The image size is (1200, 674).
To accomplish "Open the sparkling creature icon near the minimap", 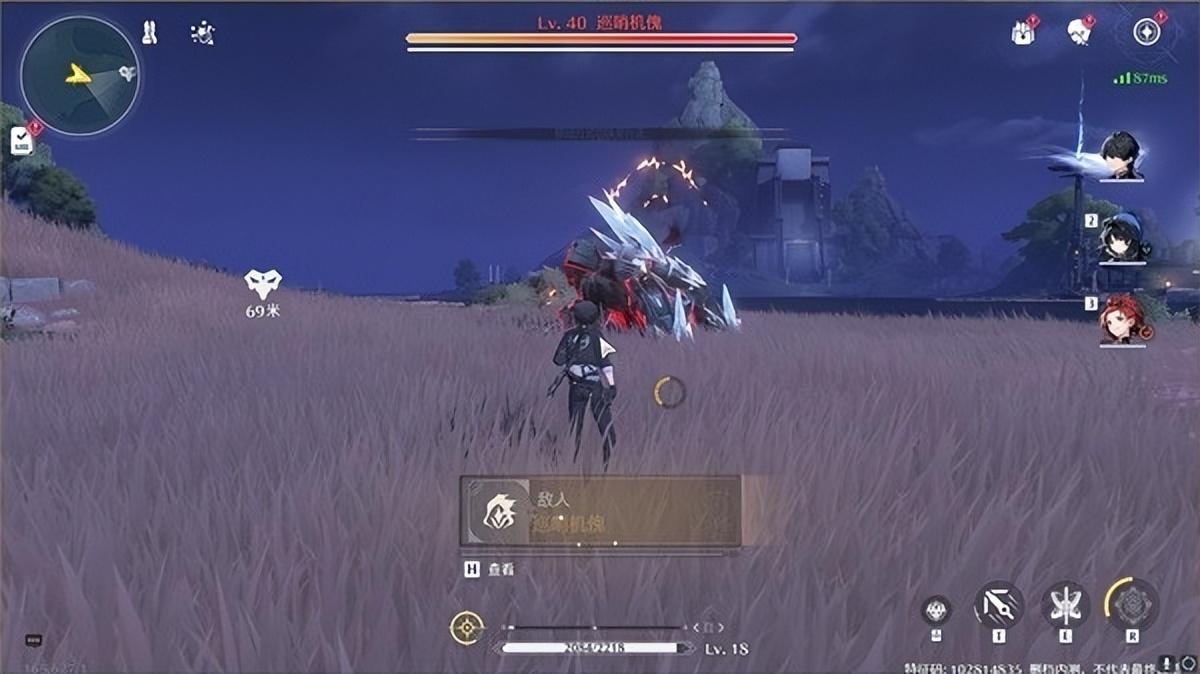I will 202,33.
